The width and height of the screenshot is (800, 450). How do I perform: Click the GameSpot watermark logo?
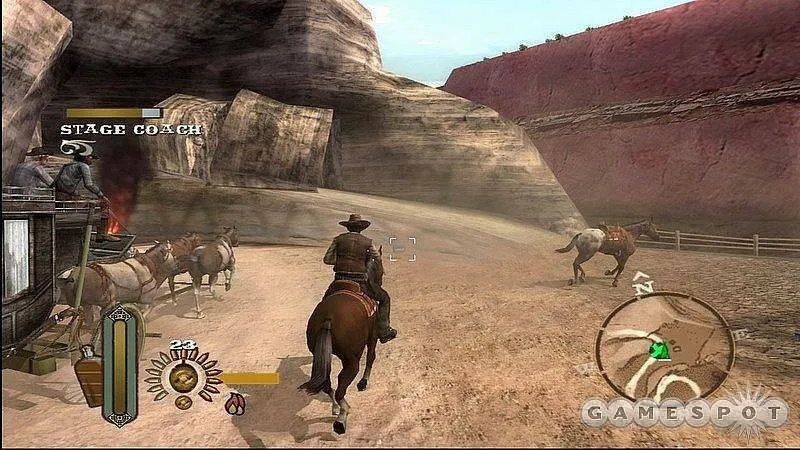click(x=684, y=411)
